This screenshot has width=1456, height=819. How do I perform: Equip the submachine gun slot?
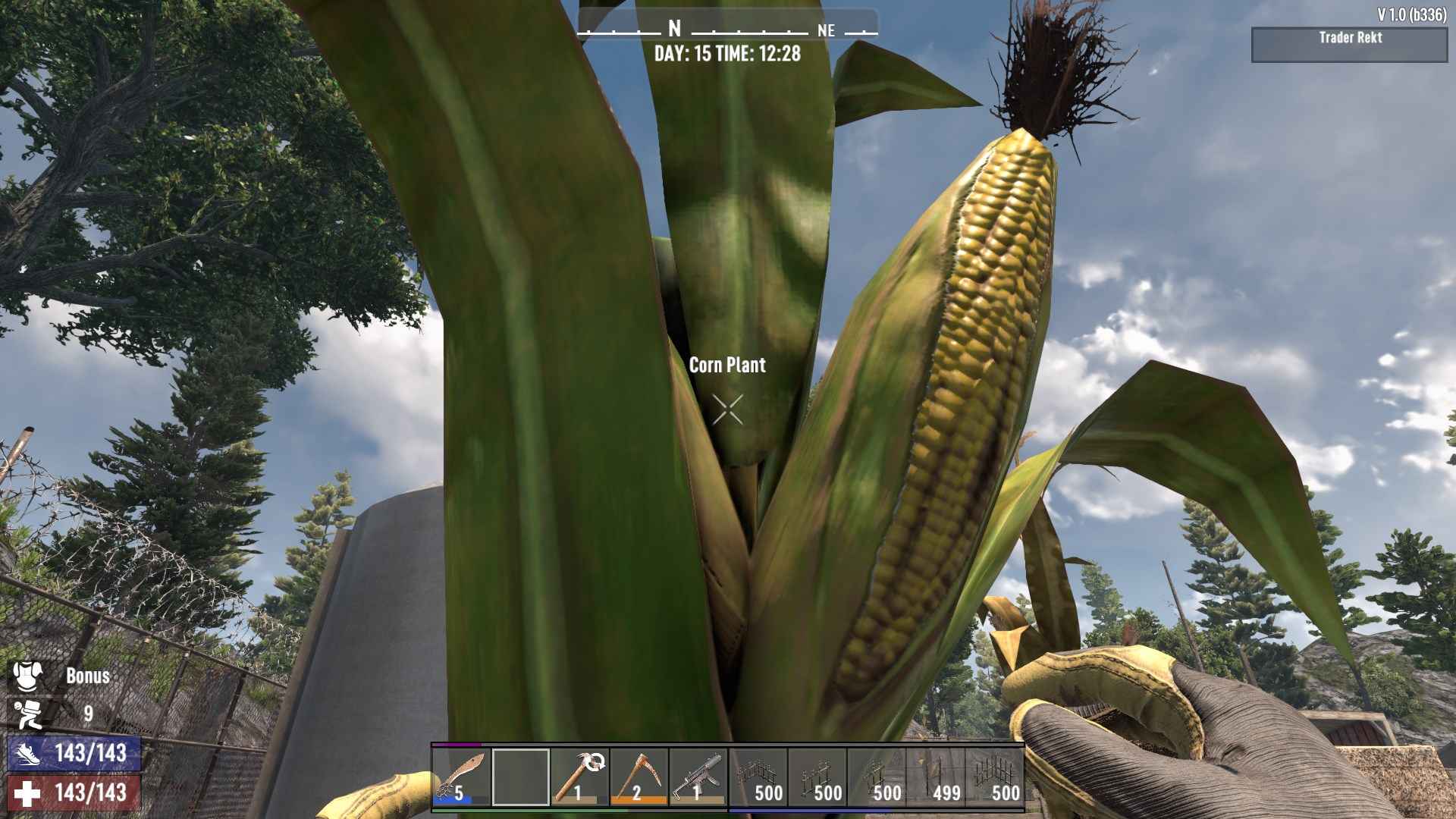point(698,777)
